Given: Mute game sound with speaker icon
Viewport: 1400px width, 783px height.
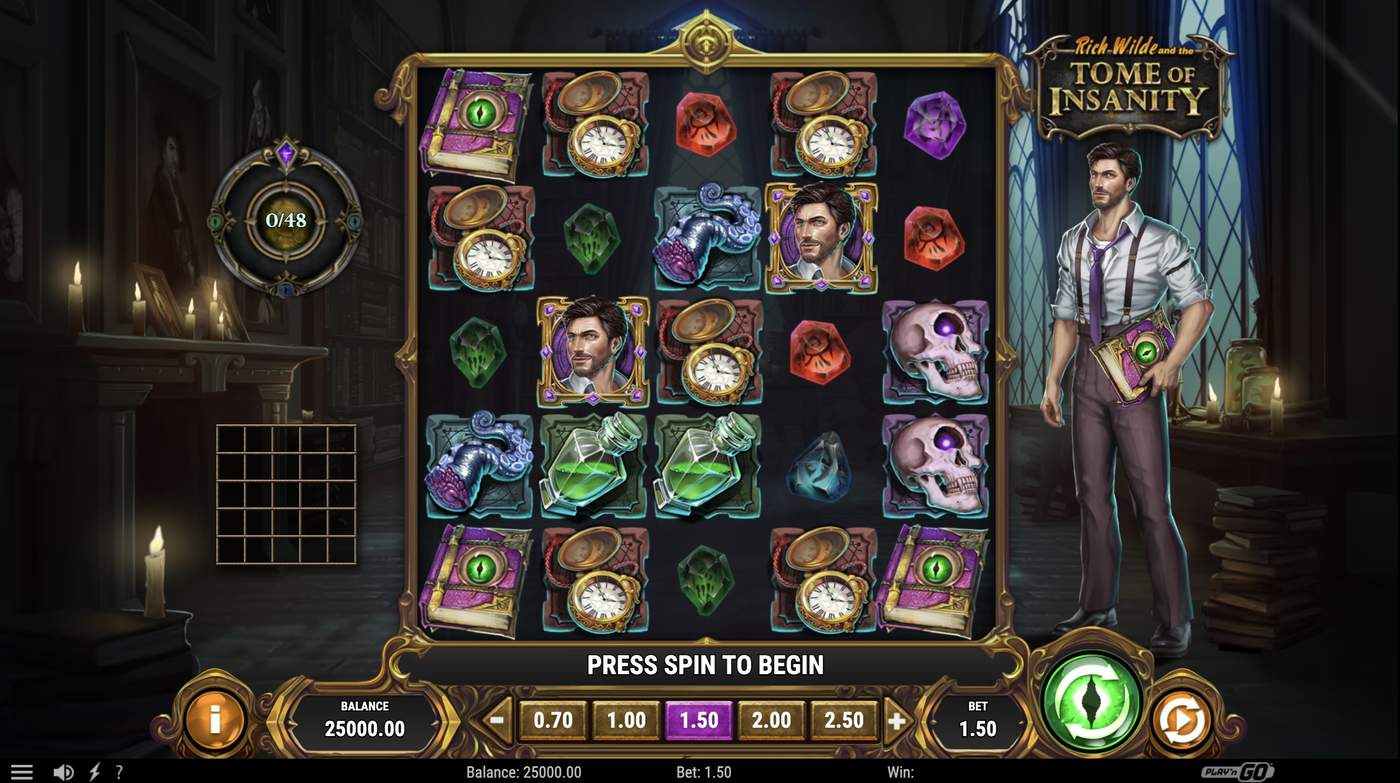Looking at the screenshot, I should coord(62,771).
